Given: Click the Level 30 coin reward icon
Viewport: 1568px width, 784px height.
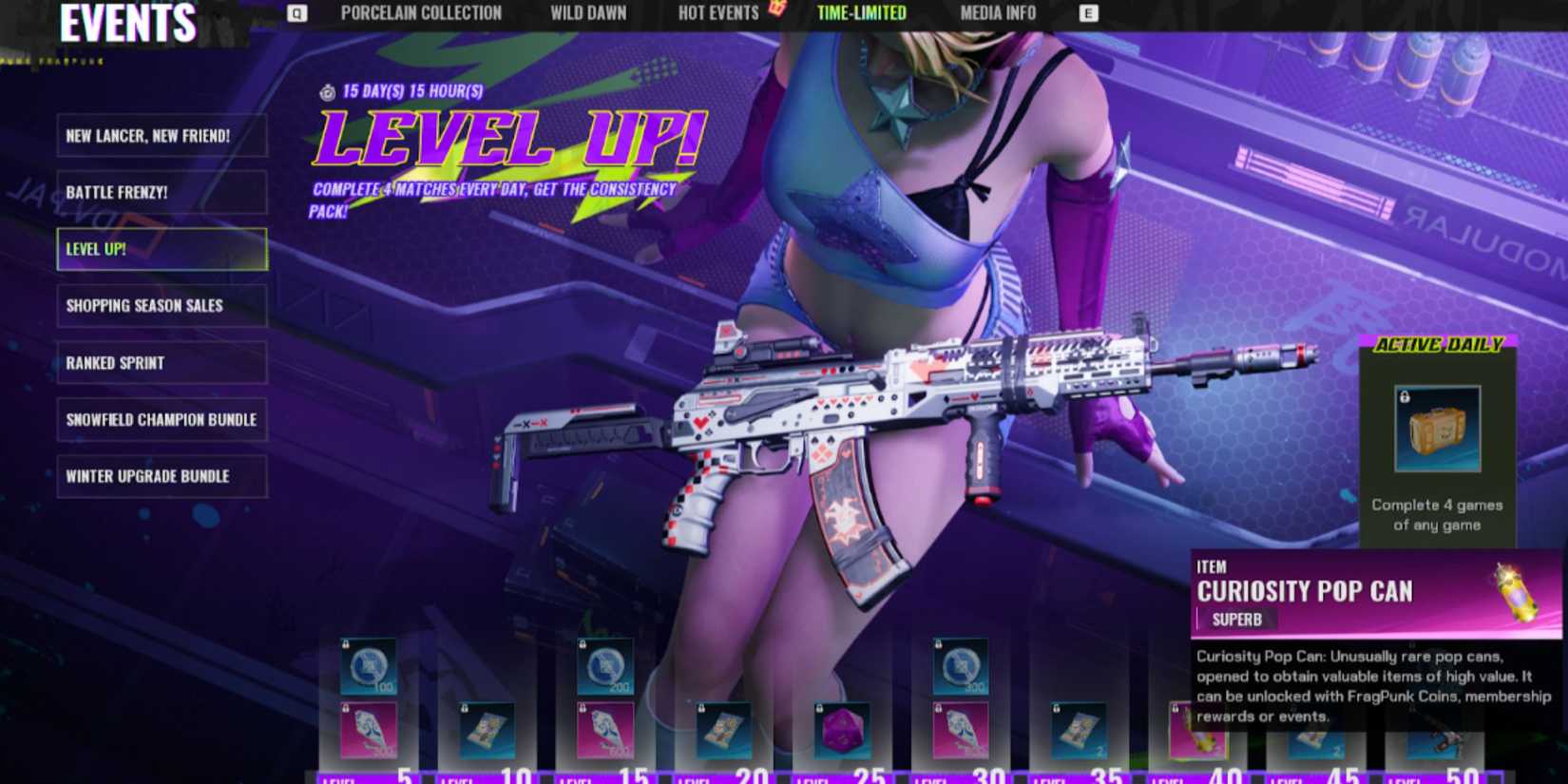Looking at the screenshot, I should pos(960,668).
